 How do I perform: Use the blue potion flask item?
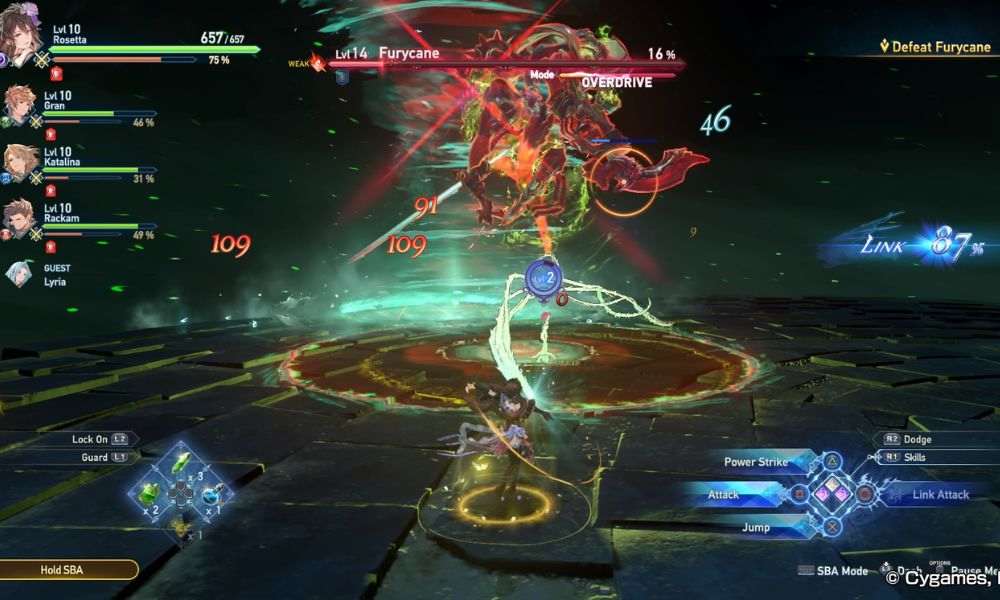click(212, 493)
